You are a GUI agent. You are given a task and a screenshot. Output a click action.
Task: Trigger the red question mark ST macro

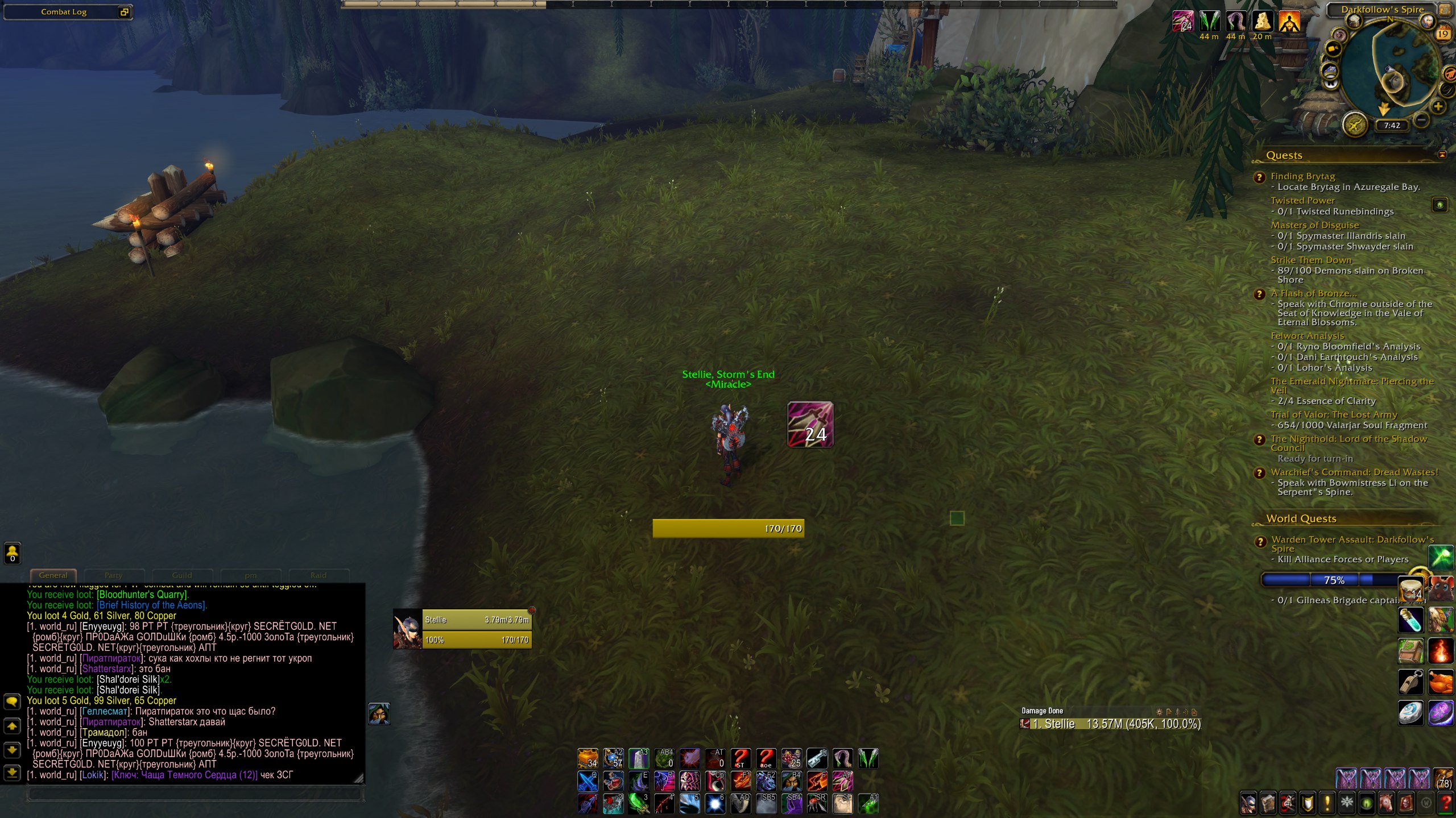point(740,758)
